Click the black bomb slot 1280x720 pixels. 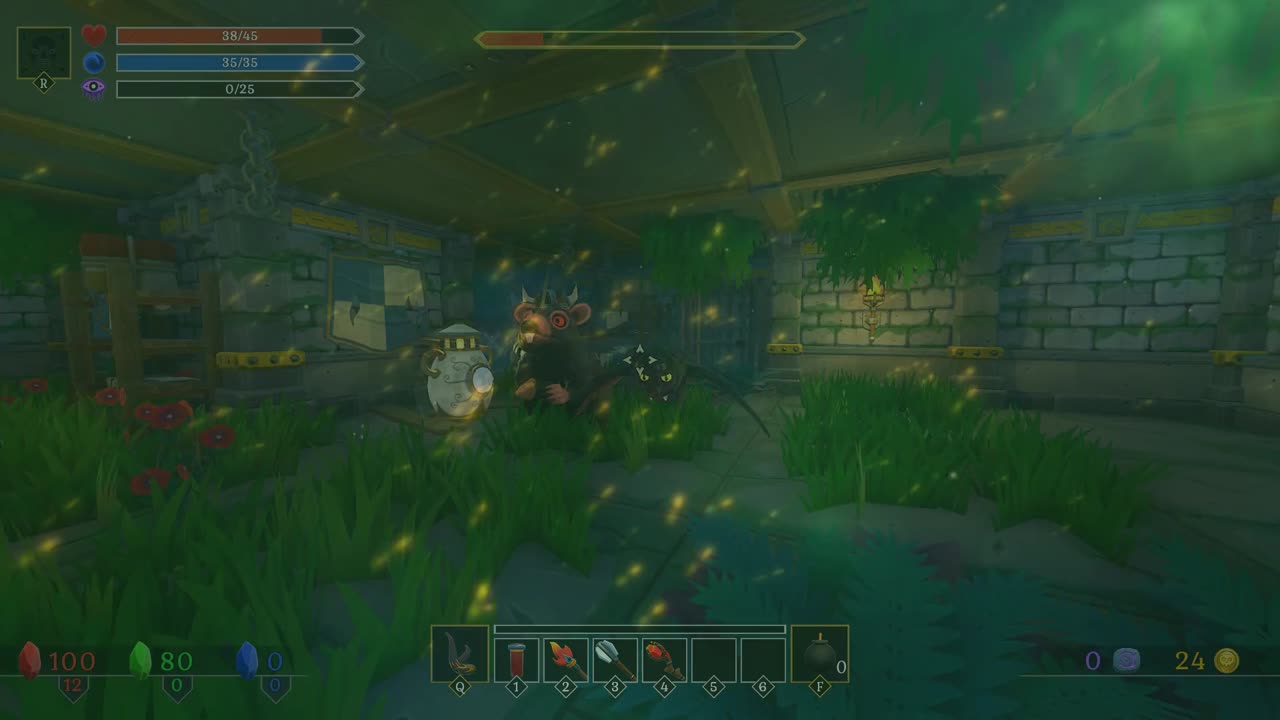click(819, 654)
